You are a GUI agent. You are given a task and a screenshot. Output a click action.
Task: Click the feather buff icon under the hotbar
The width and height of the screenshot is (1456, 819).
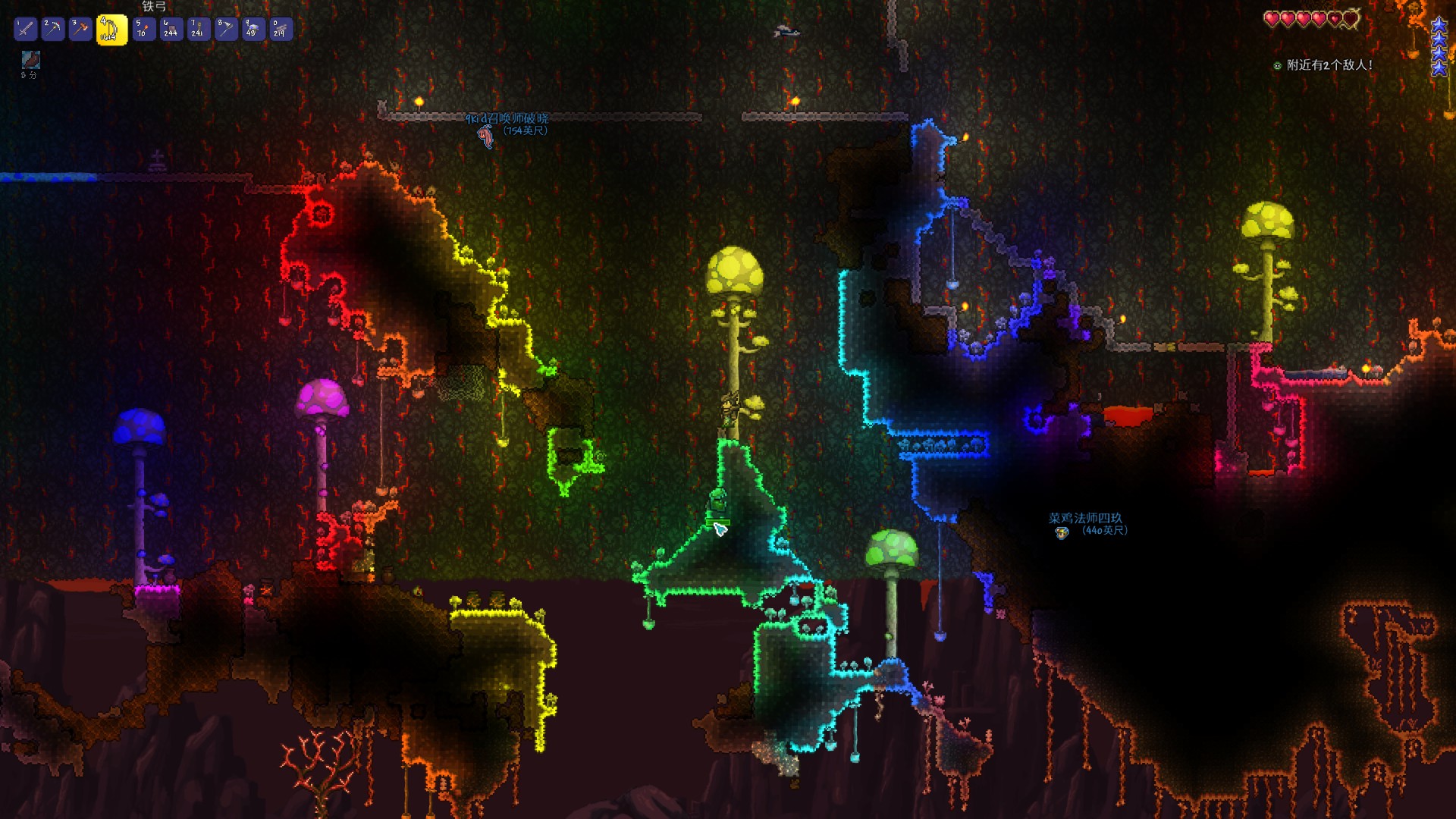31,60
